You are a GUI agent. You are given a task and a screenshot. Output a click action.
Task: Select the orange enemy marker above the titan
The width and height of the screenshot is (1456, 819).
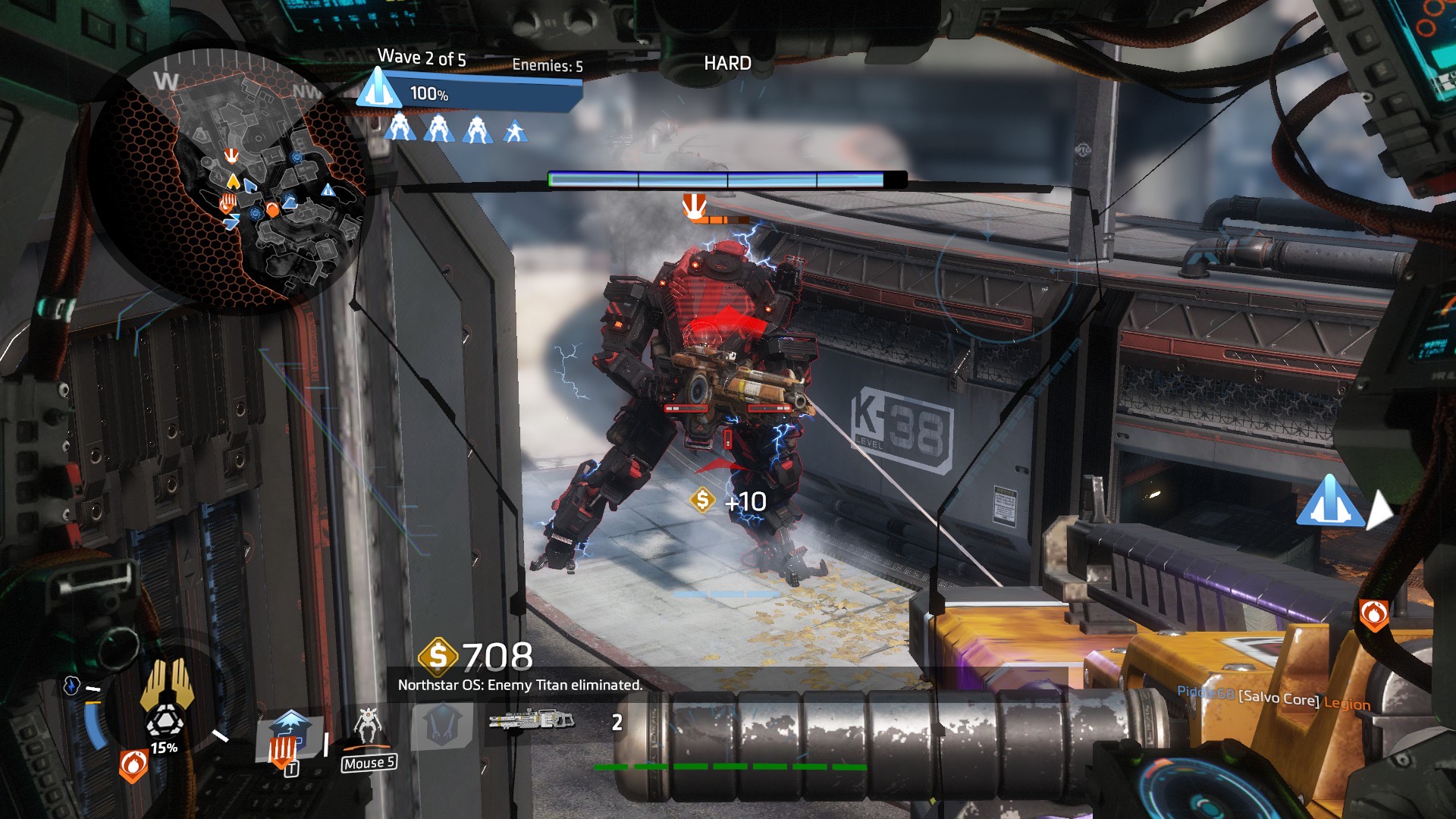pyautogui.click(x=694, y=206)
